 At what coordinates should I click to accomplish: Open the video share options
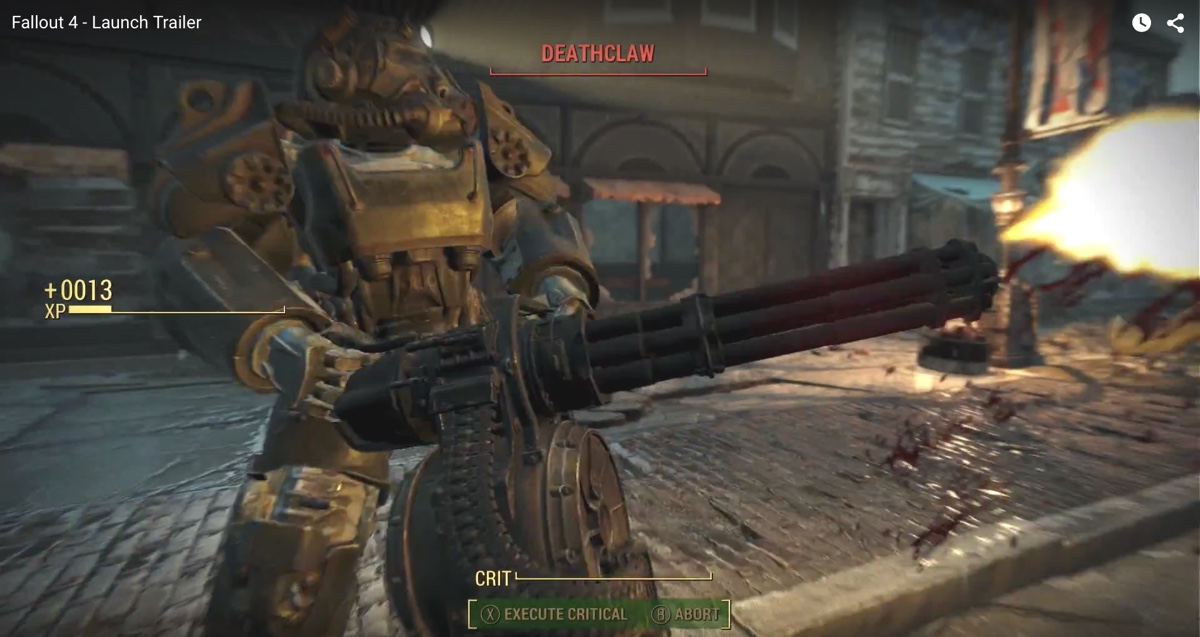pyautogui.click(x=1175, y=23)
